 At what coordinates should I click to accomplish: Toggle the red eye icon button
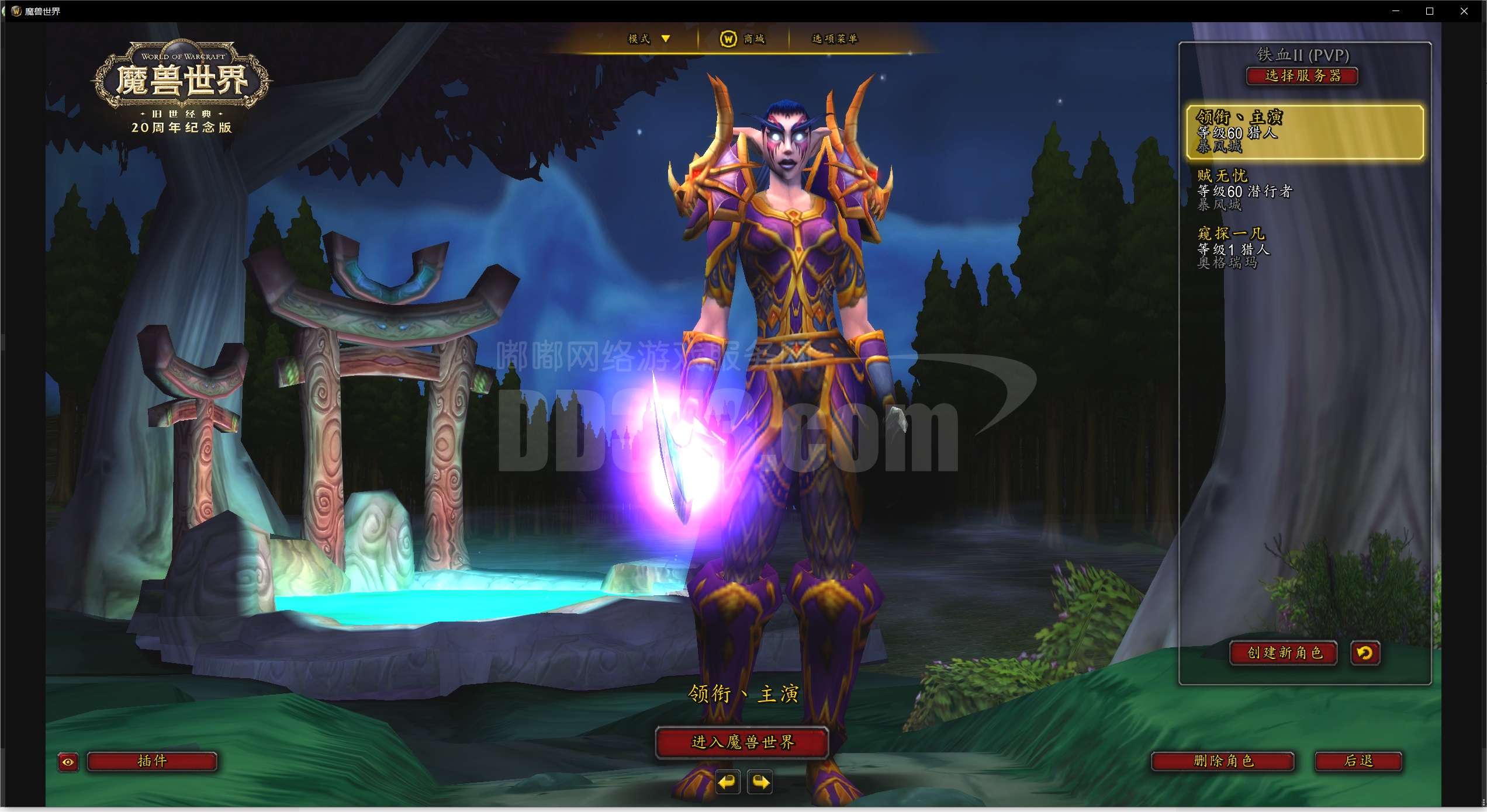tap(68, 762)
